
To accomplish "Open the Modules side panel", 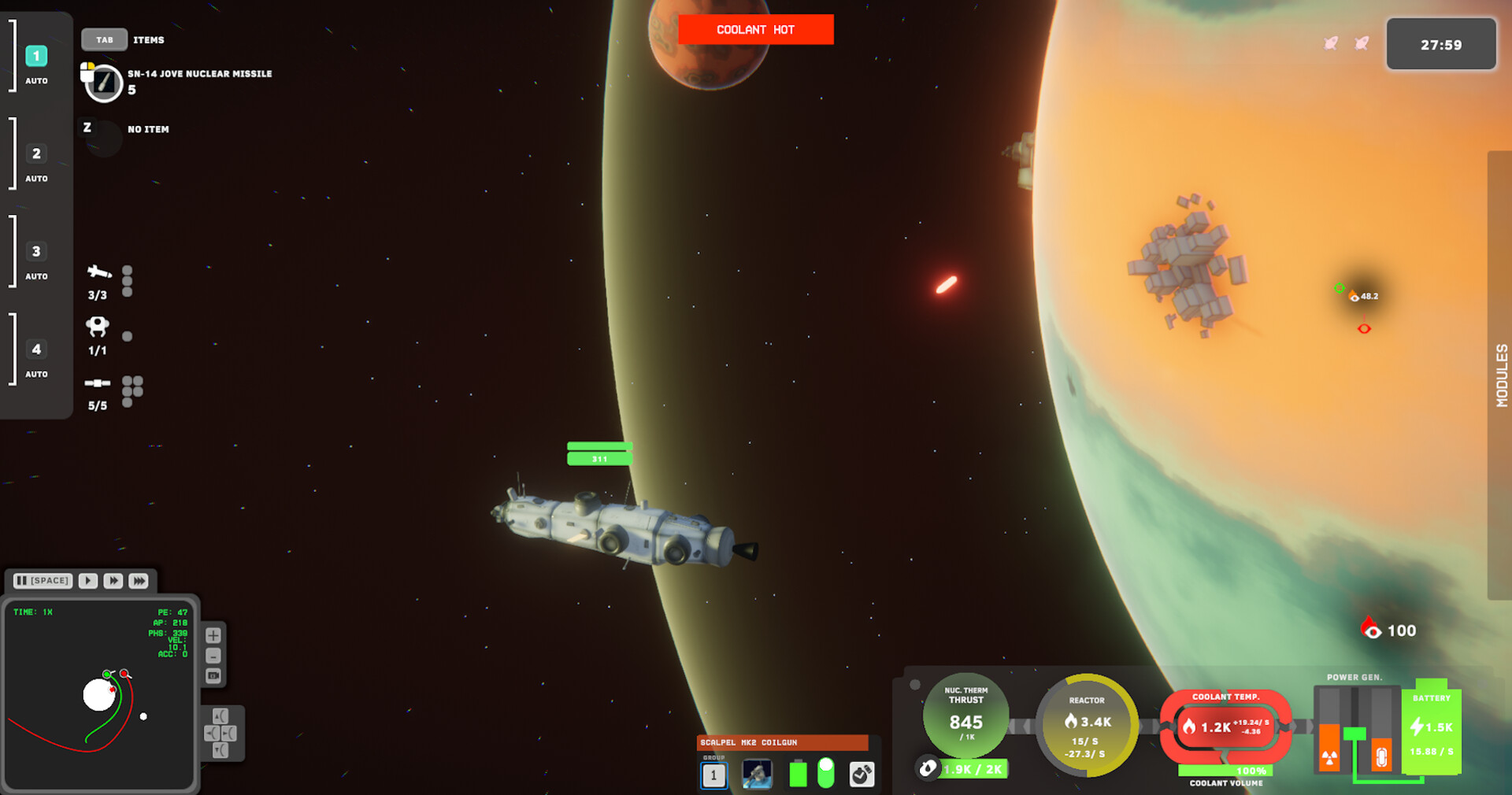I will pos(1500,375).
